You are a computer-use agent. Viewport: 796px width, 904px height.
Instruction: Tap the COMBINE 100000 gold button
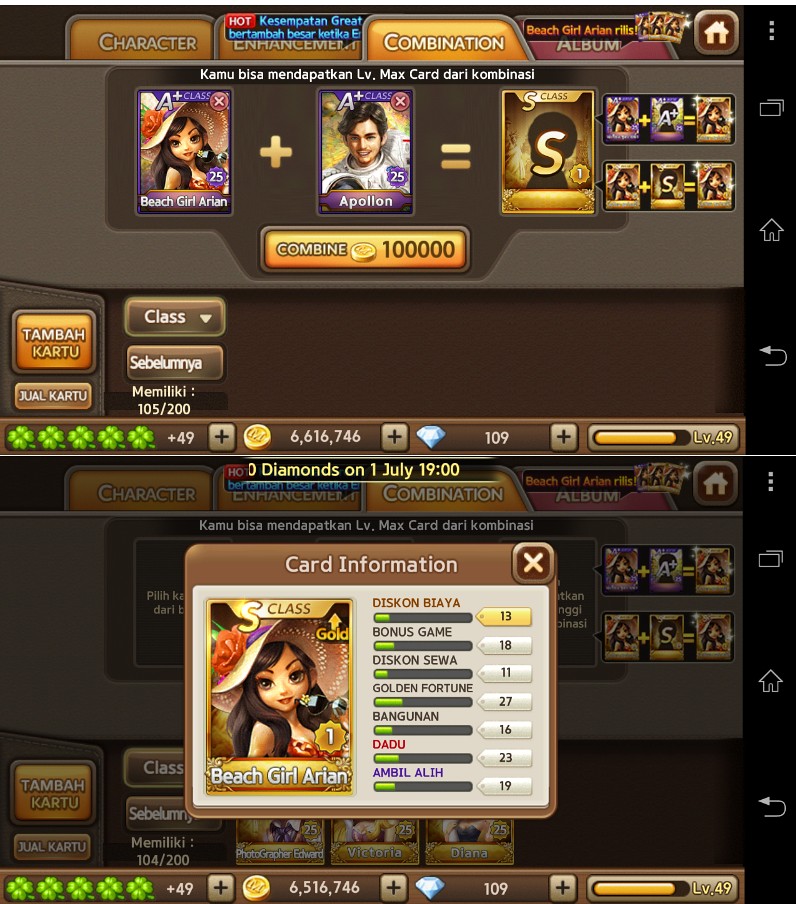(365, 250)
